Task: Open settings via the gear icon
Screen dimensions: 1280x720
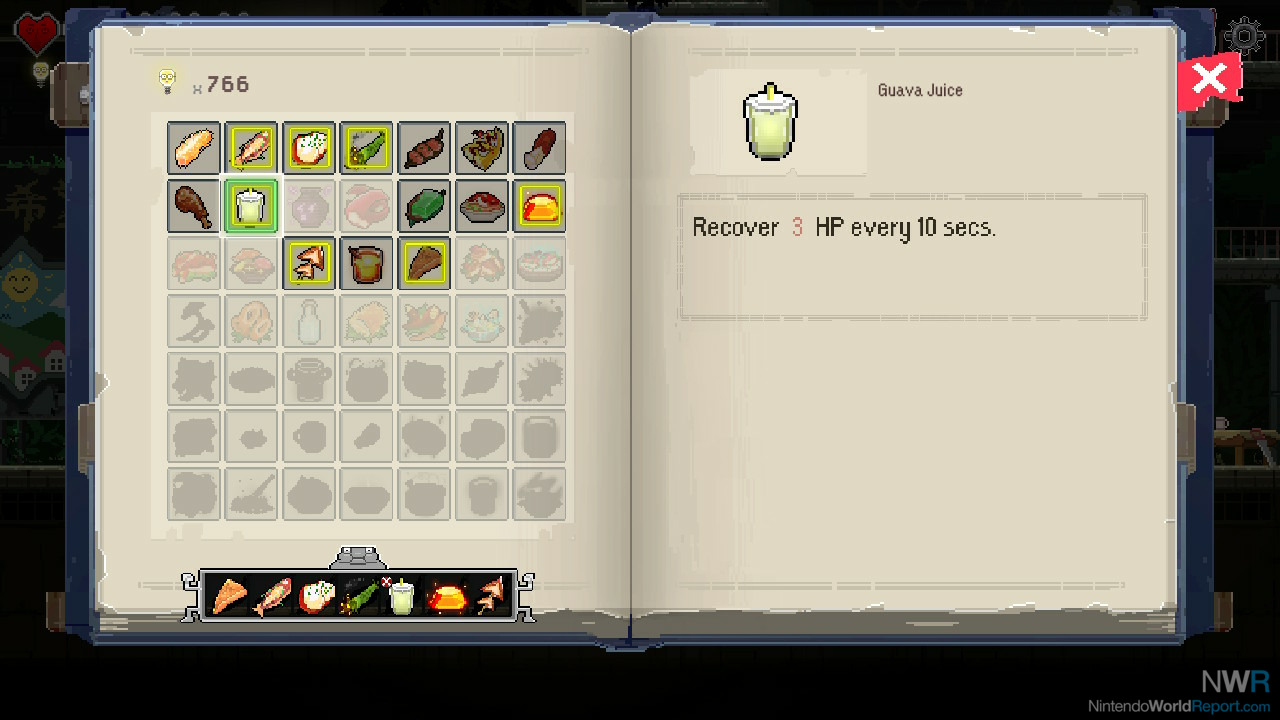Action: pos(1245,36)
